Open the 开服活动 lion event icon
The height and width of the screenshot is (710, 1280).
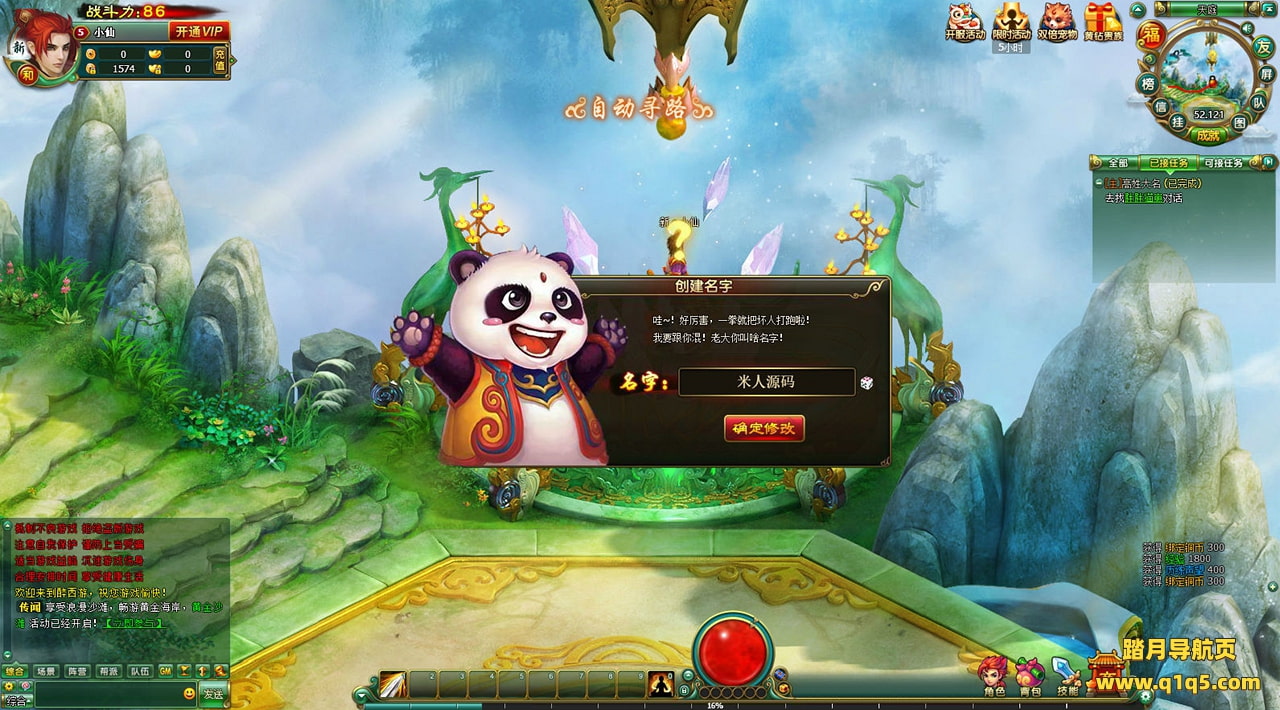point(964,21)
